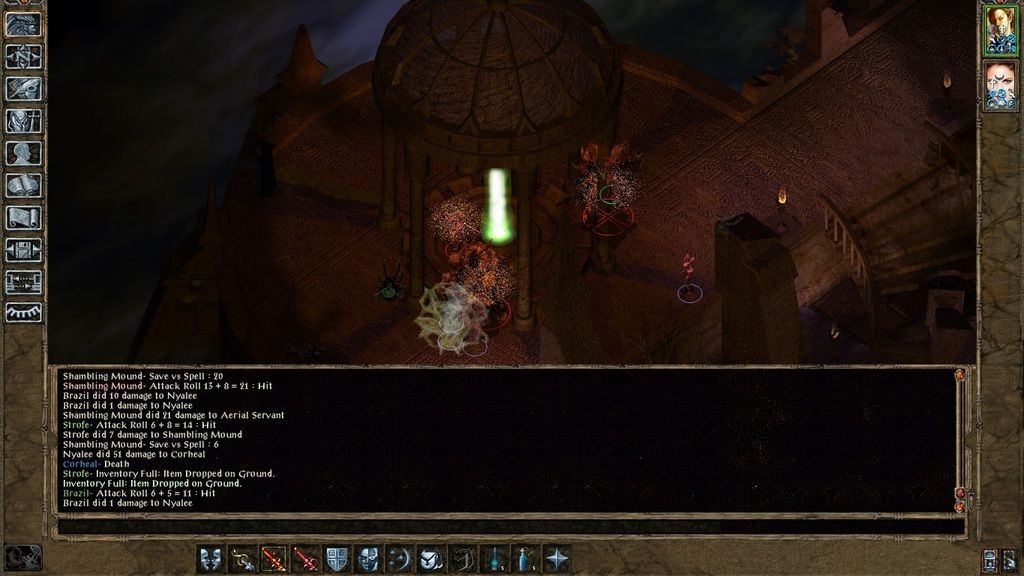This screenshot has width=1024, height=576.
Task: Select the left red sword weapon slot
Action: (x=274, y=559)
